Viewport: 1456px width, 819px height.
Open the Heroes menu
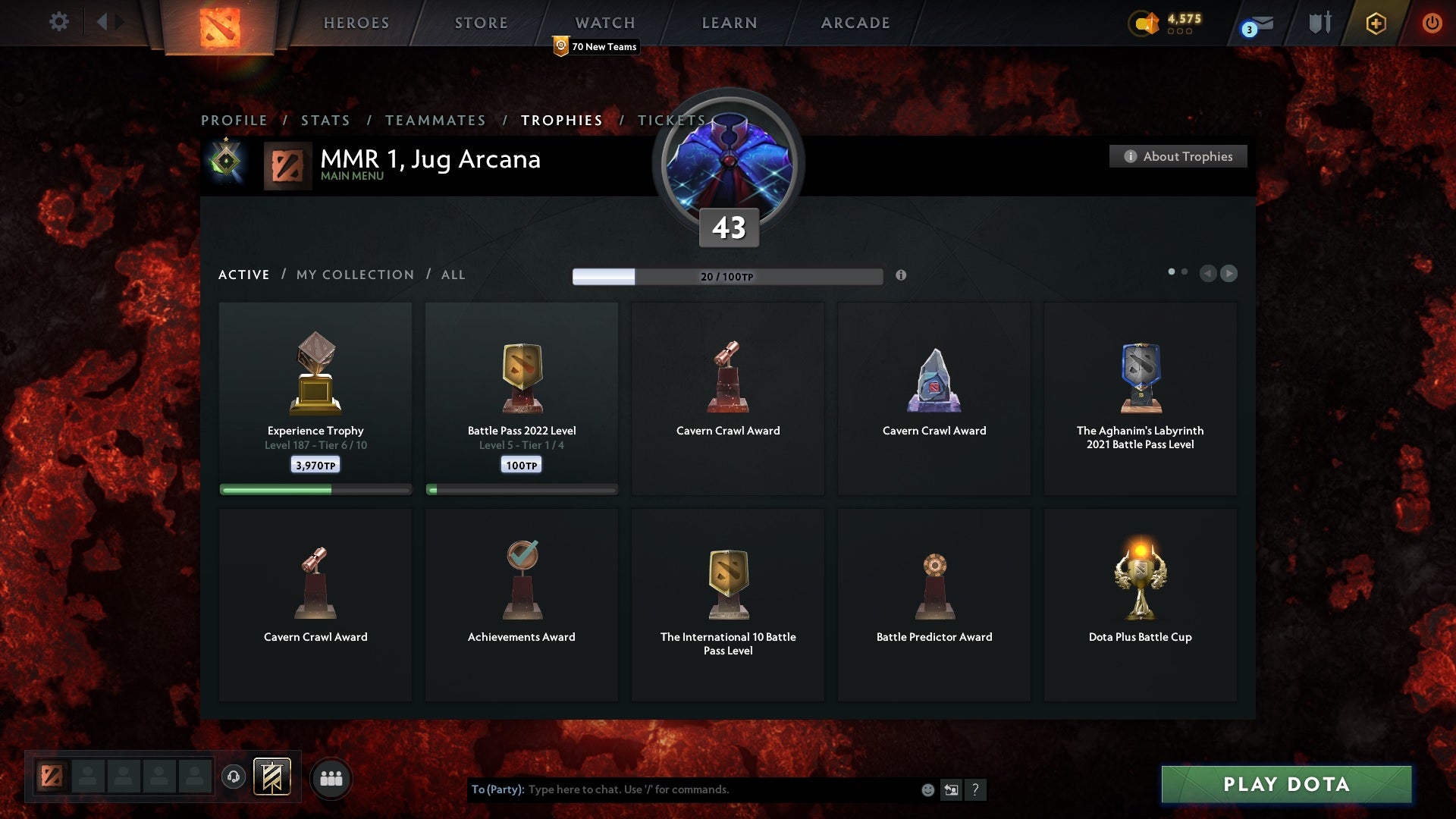356,24
